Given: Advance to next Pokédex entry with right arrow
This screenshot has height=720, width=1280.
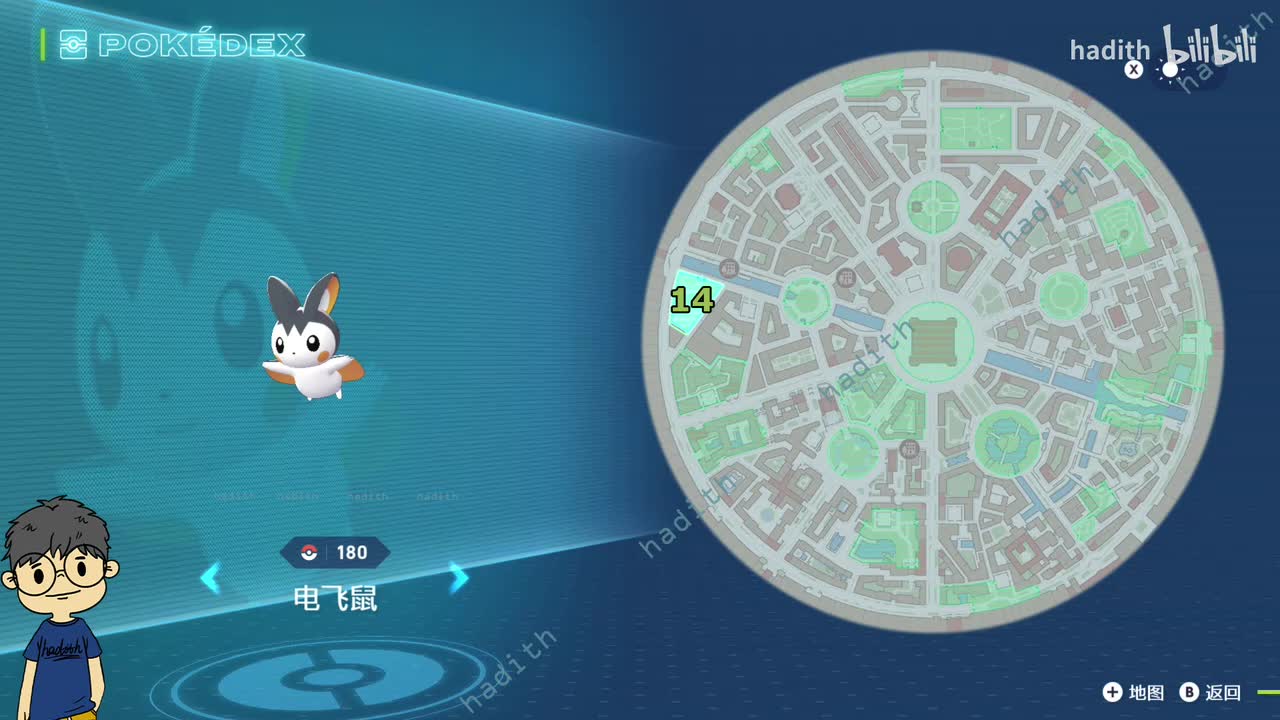Looking at the screenshot, I should (x=459, y=578).
